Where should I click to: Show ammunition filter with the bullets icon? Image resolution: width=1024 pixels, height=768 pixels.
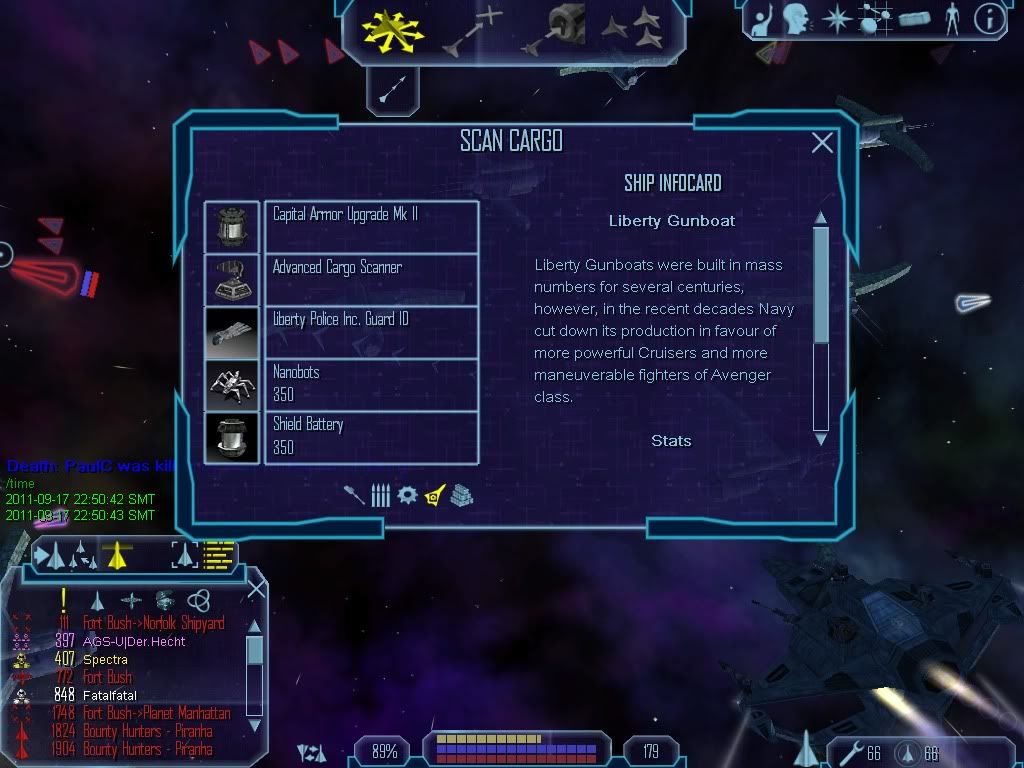pyautogui.click(x=380, y=495)
